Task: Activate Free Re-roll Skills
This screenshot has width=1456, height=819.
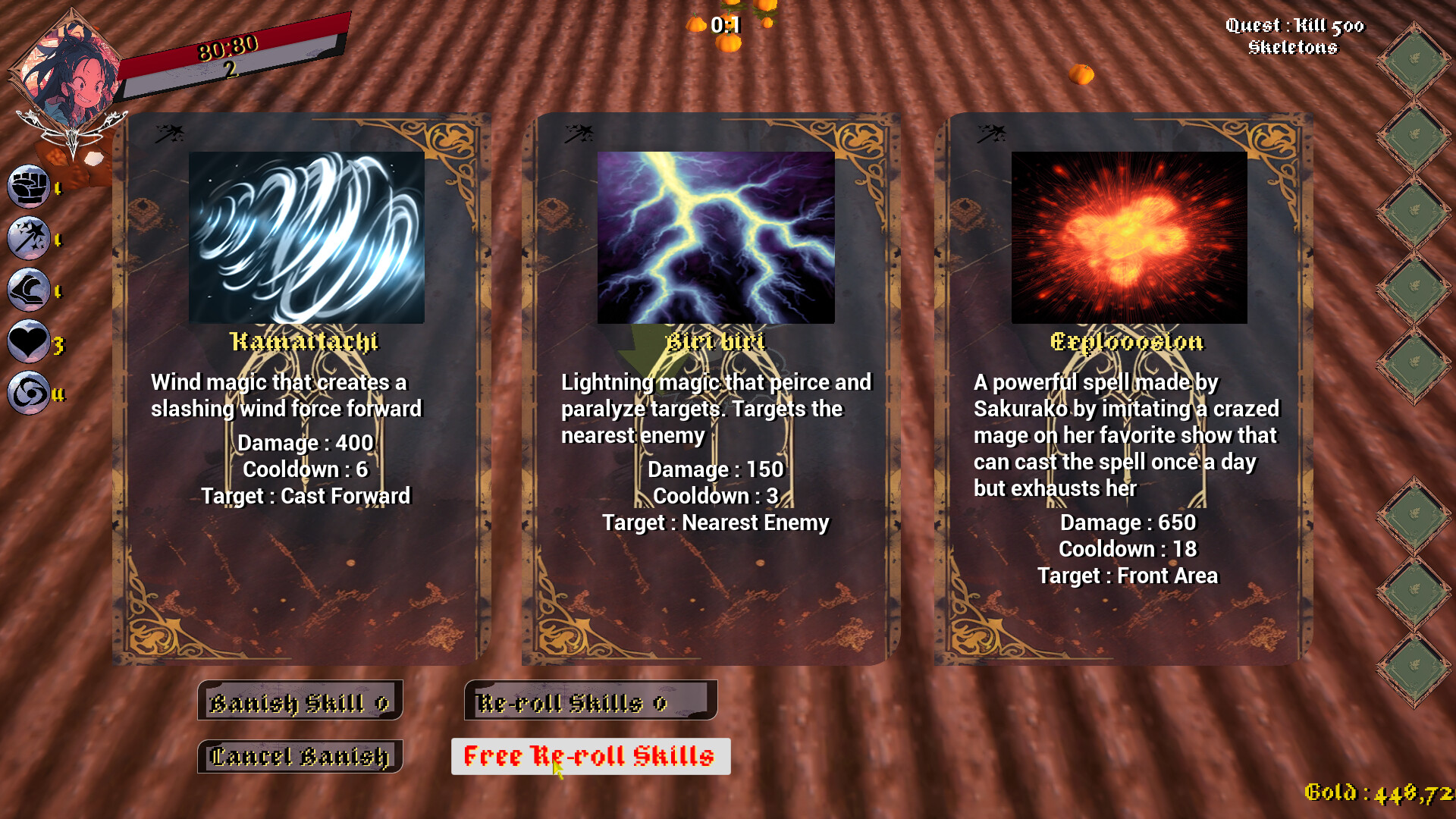Action: point(590,756)
